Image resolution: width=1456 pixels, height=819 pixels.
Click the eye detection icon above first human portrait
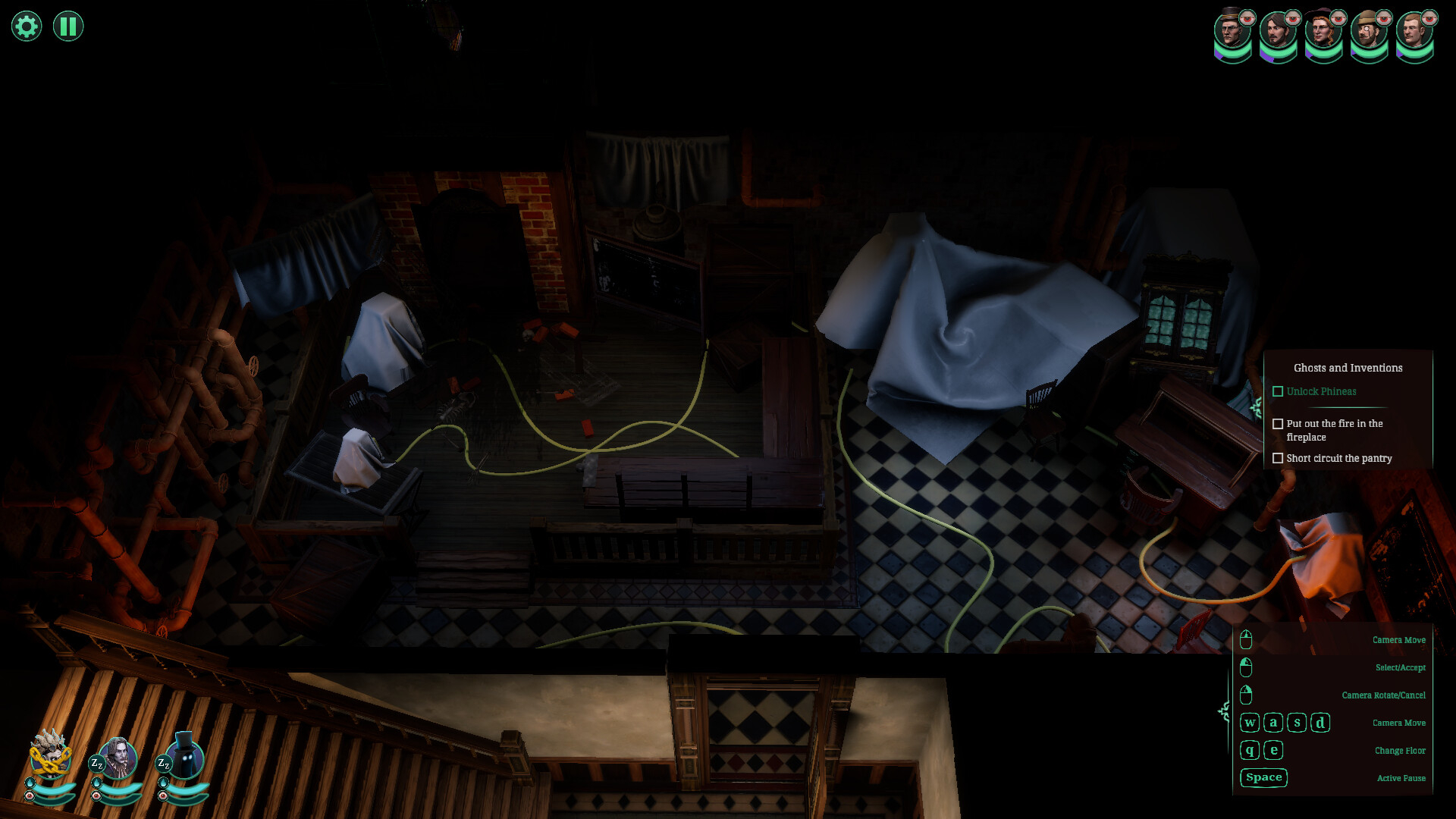click(1247, 18)
